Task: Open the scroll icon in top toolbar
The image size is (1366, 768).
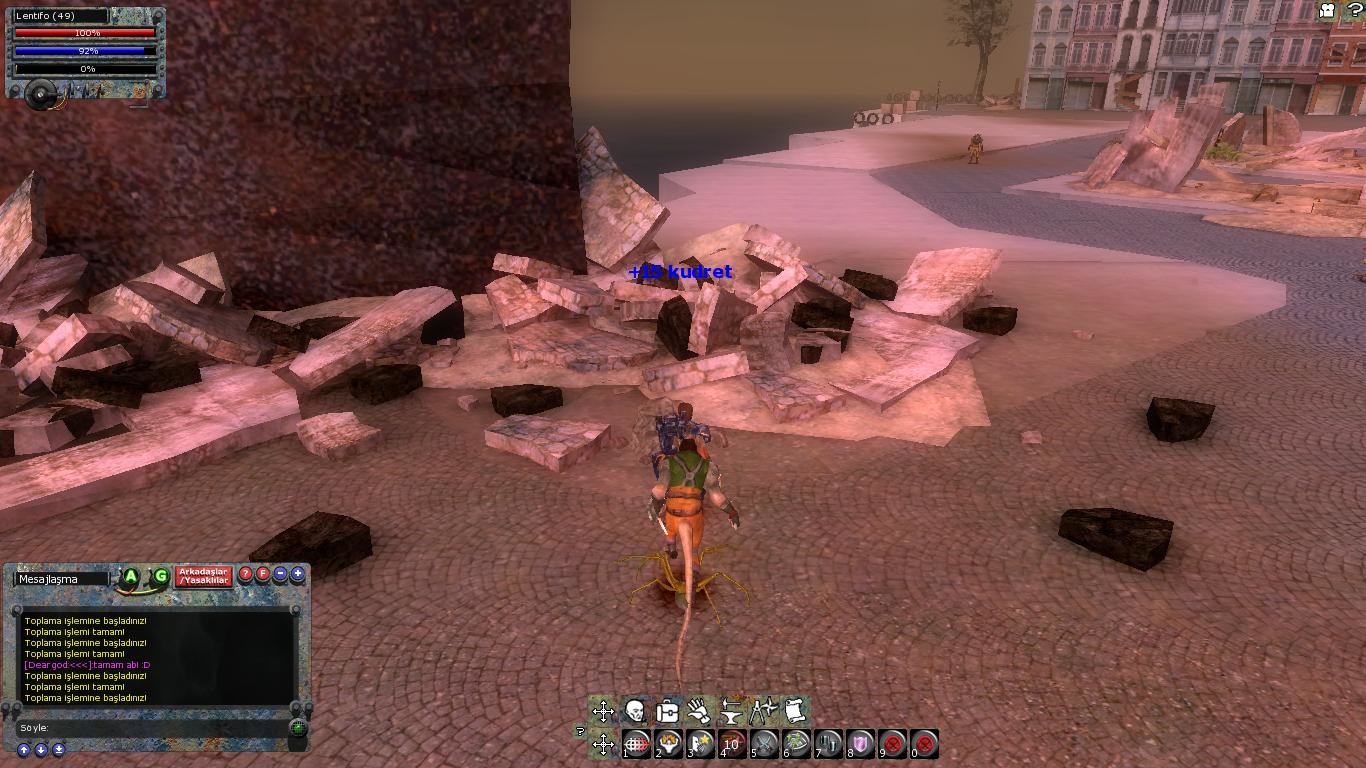Action: tap(795, 712)
